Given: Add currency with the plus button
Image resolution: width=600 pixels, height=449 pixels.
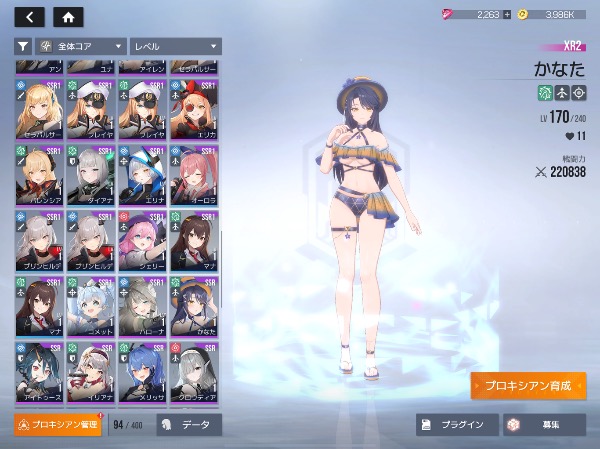Looking at the screenshot, I should click(507, 15).
